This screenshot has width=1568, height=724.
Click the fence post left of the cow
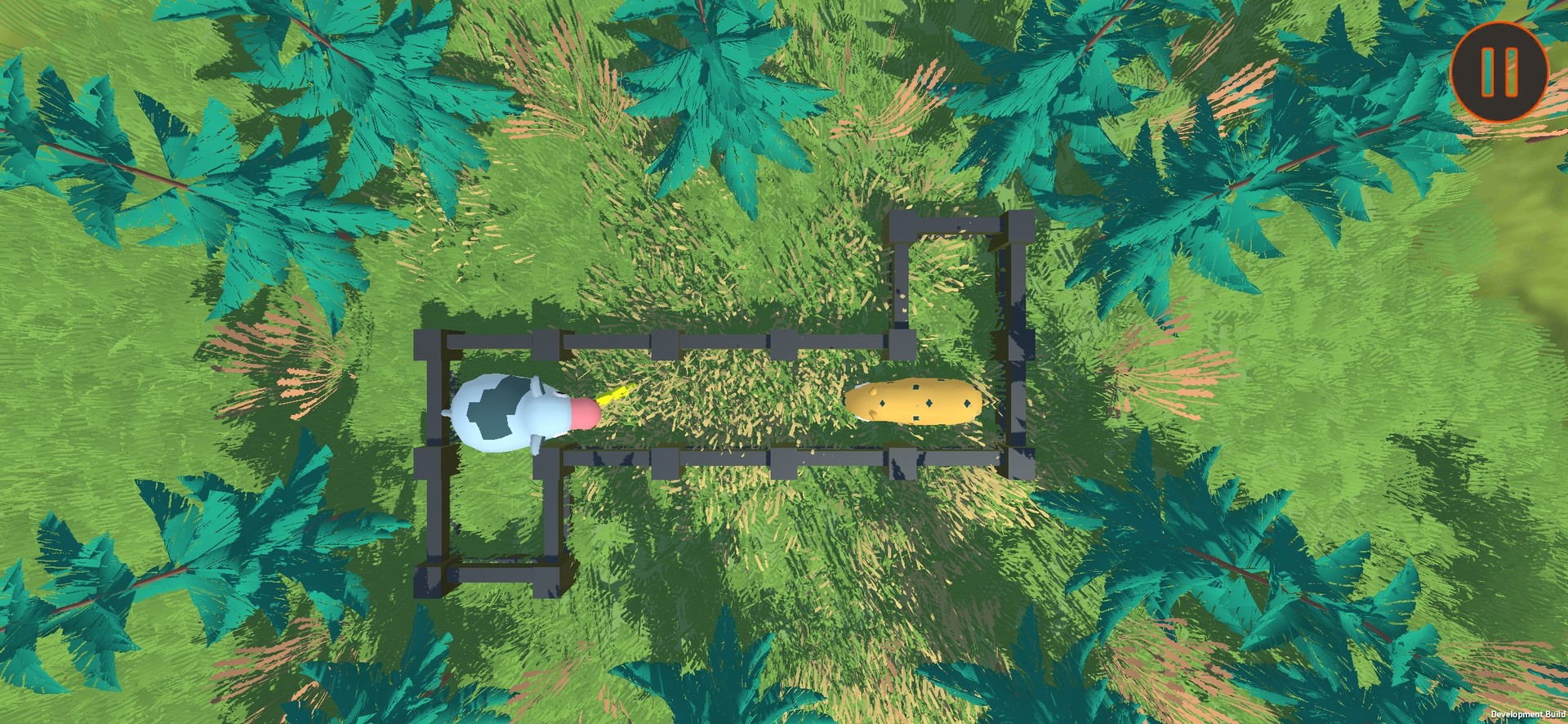click(433, 409)
